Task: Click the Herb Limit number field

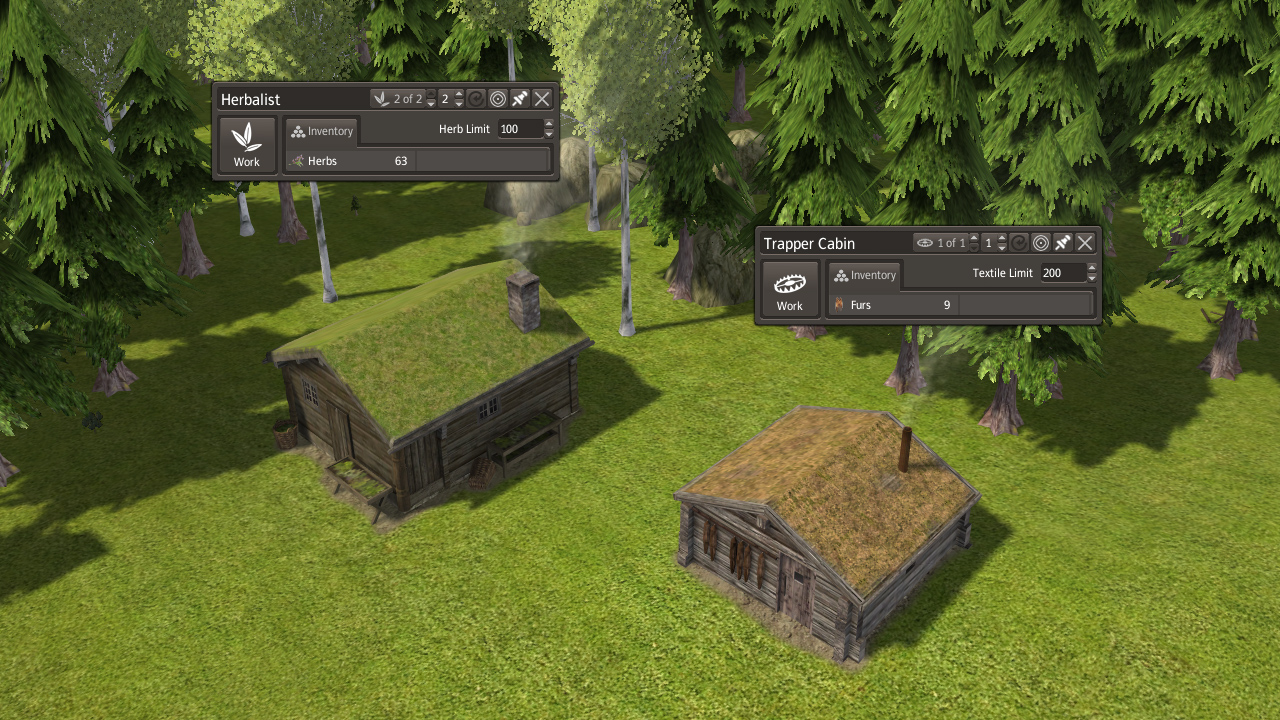Action: [519, 129]
